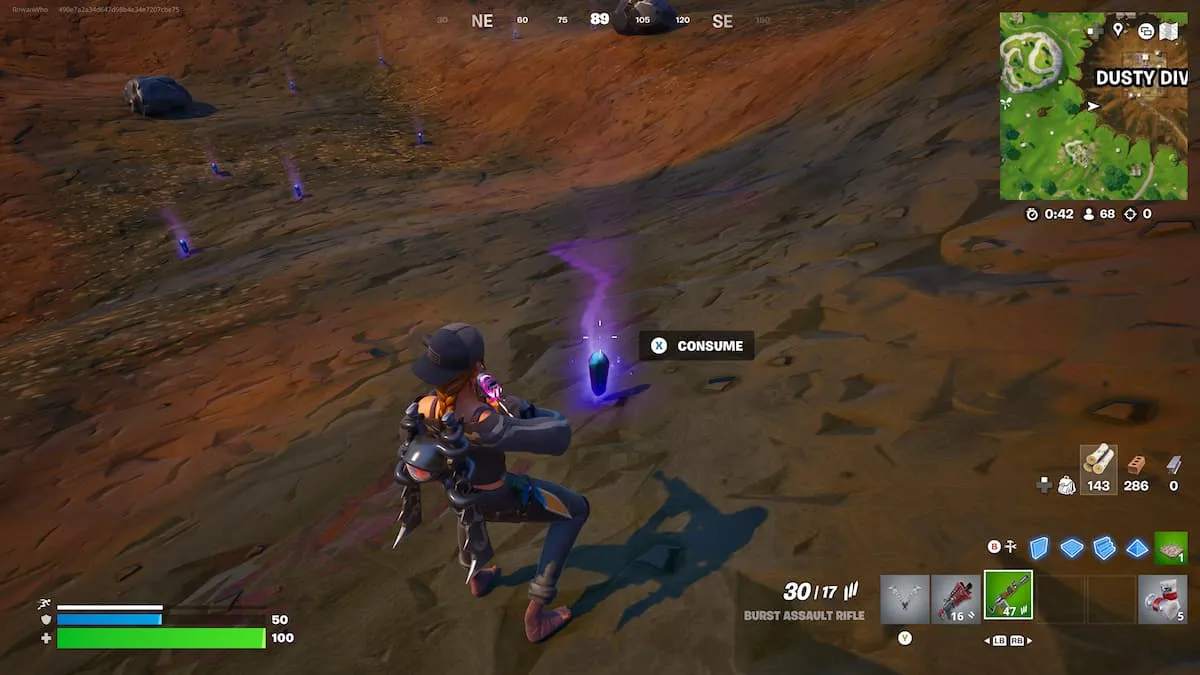Choose the floor building piece
Image resolution: width=1200 pixels, height=675 pixels.
tap(1072, 547)
